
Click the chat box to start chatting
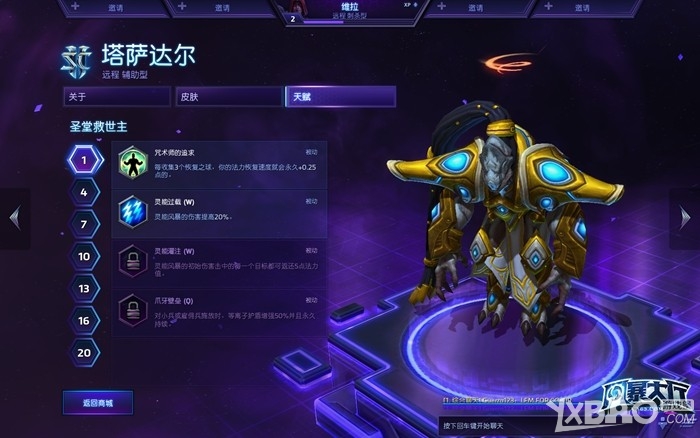(x=520, y=425)
